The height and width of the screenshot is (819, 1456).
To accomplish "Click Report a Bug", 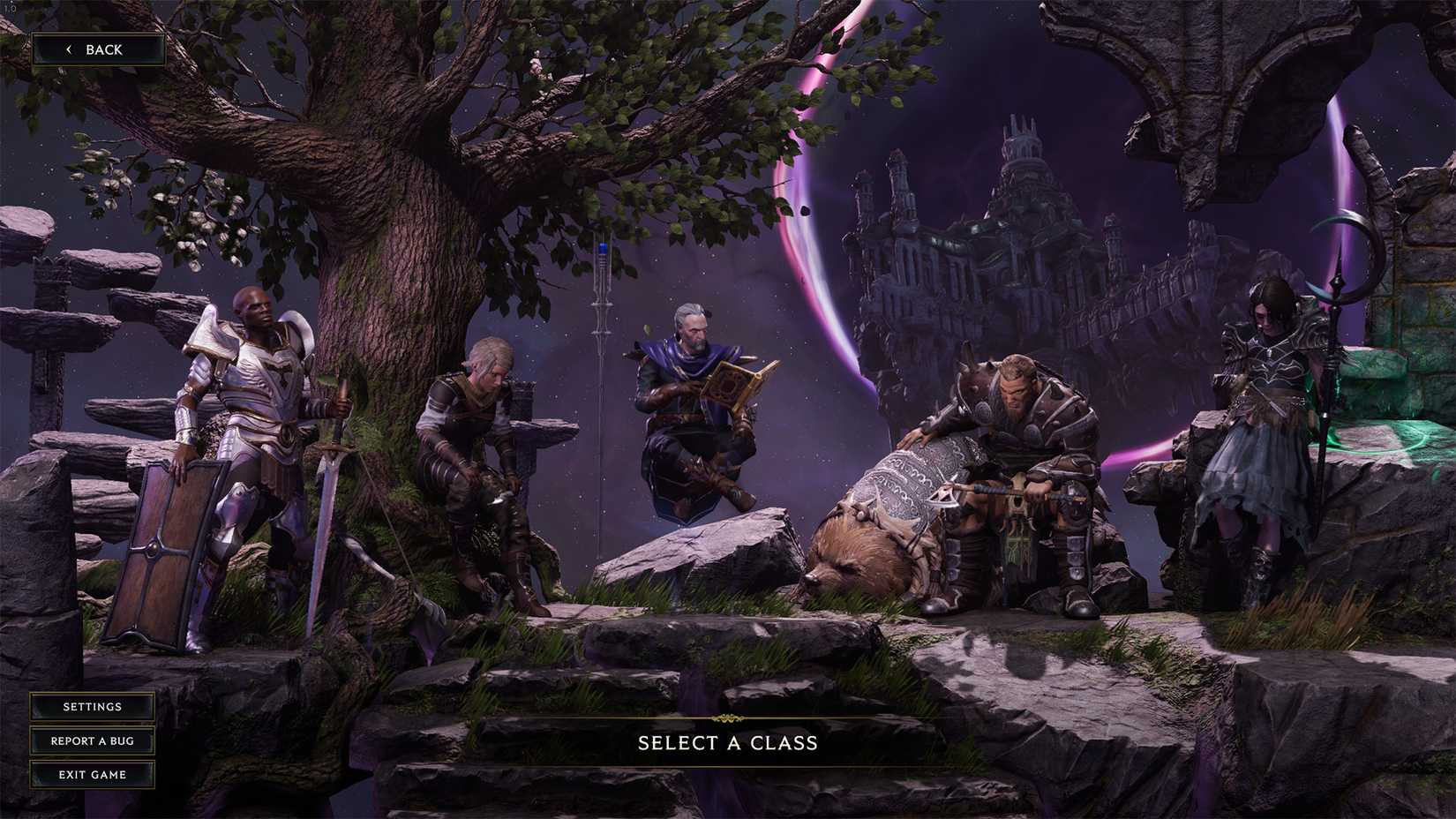I will coord(92,741).
